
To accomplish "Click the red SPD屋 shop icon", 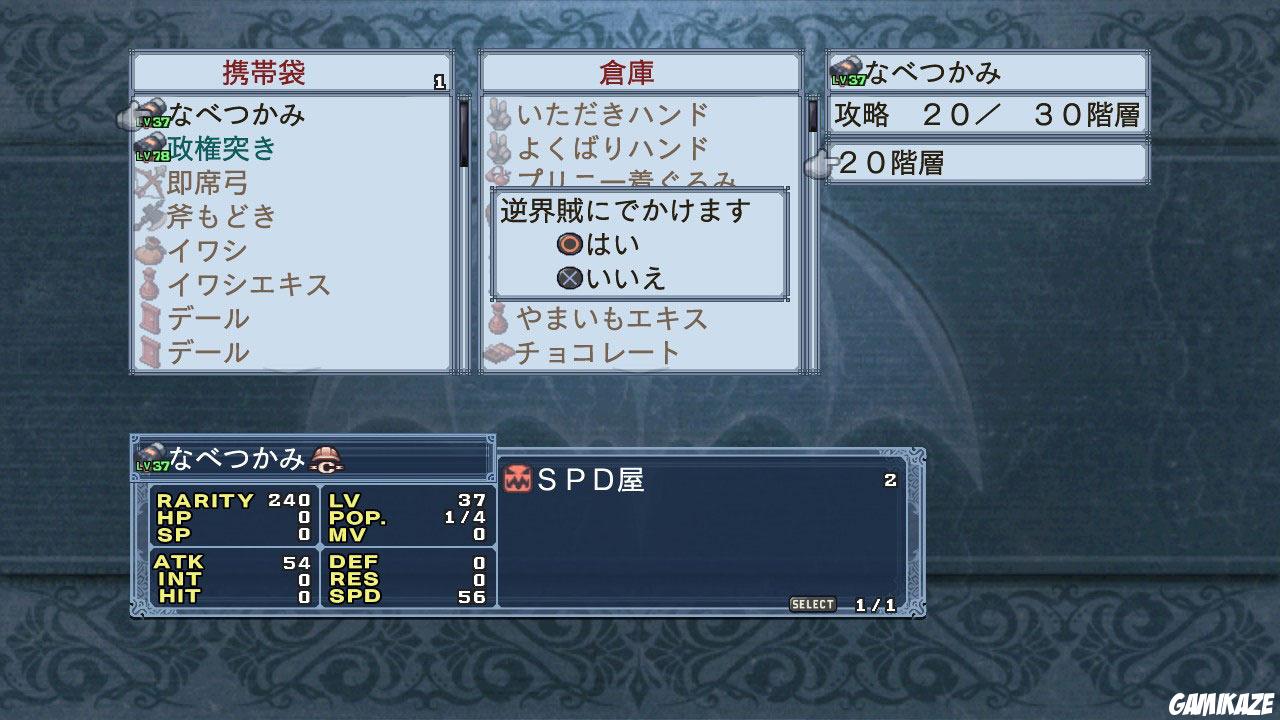I will pos(519,477).
